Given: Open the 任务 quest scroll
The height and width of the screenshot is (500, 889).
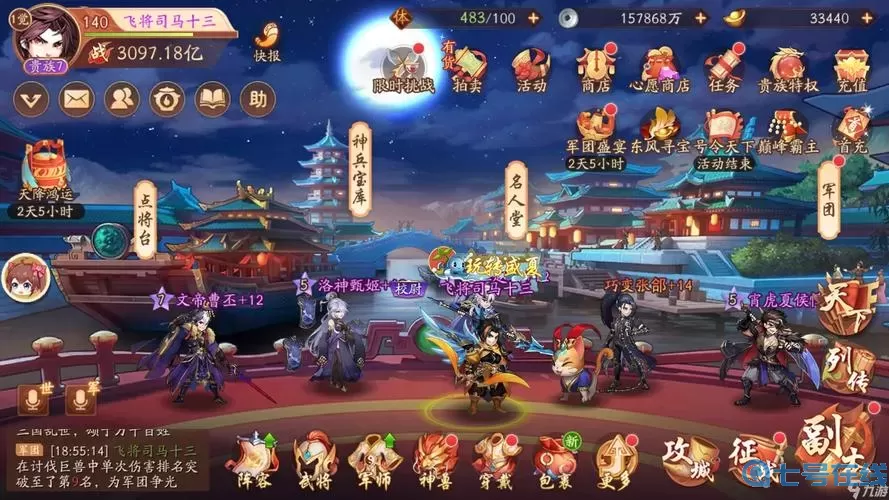Looking at the screenshot, I should click(722, 68).
